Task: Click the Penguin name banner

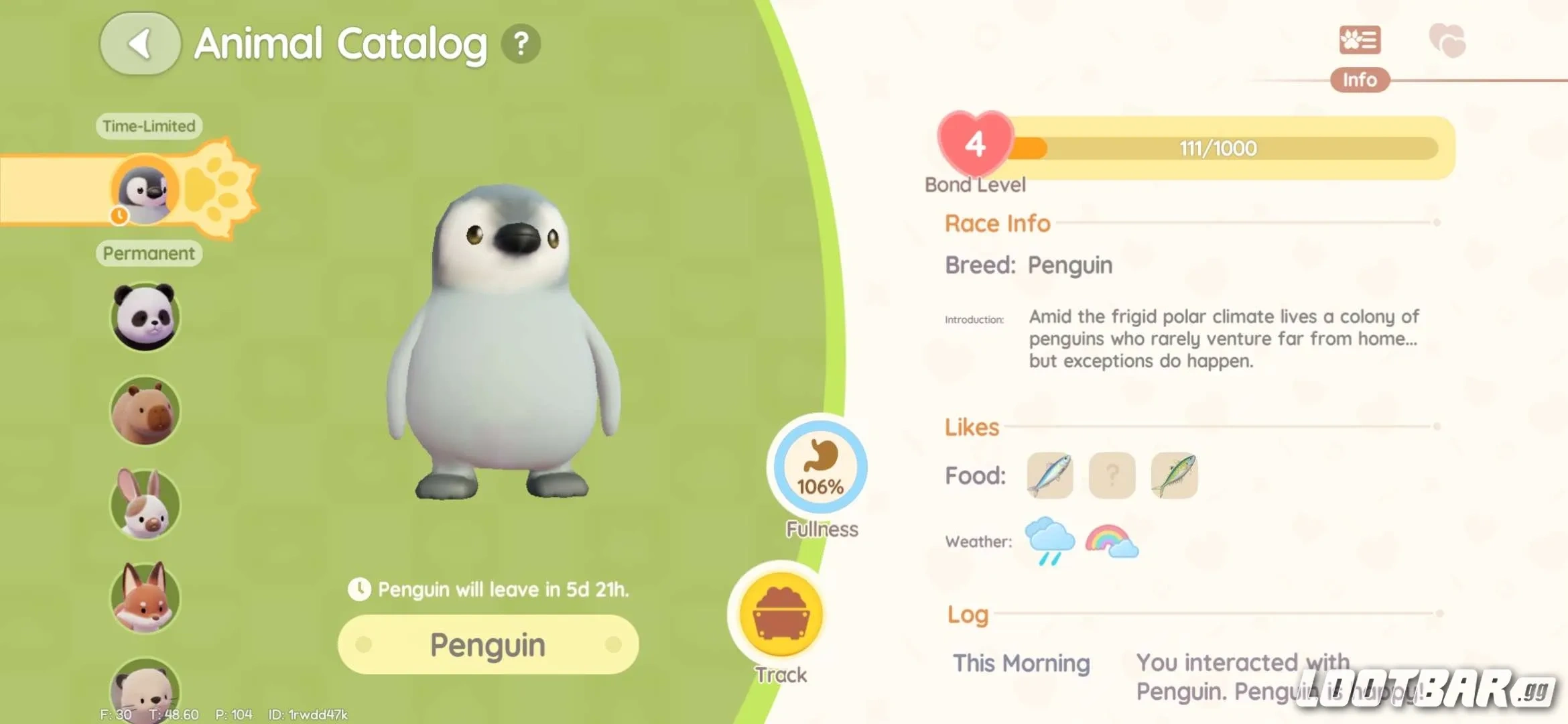Action: pyautogui.click(x=487, y=644)
